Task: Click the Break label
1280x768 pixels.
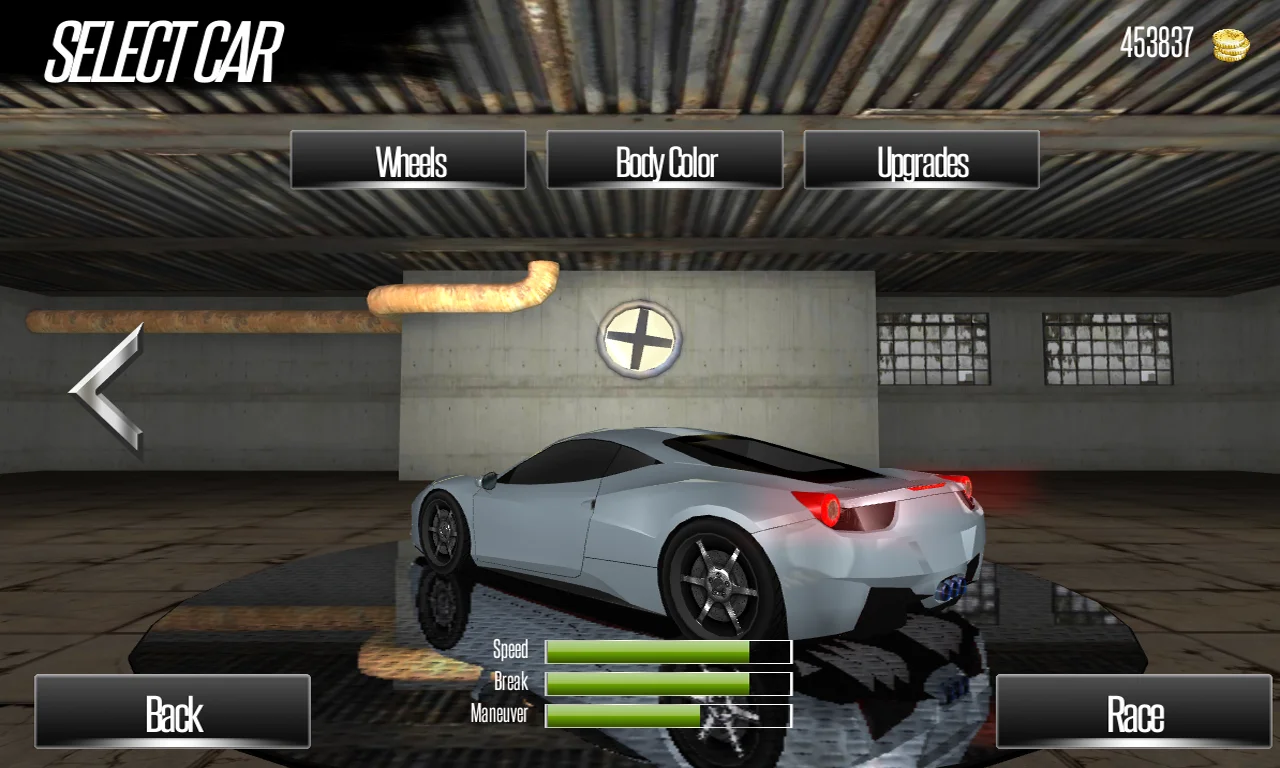Action: point(512,683)
